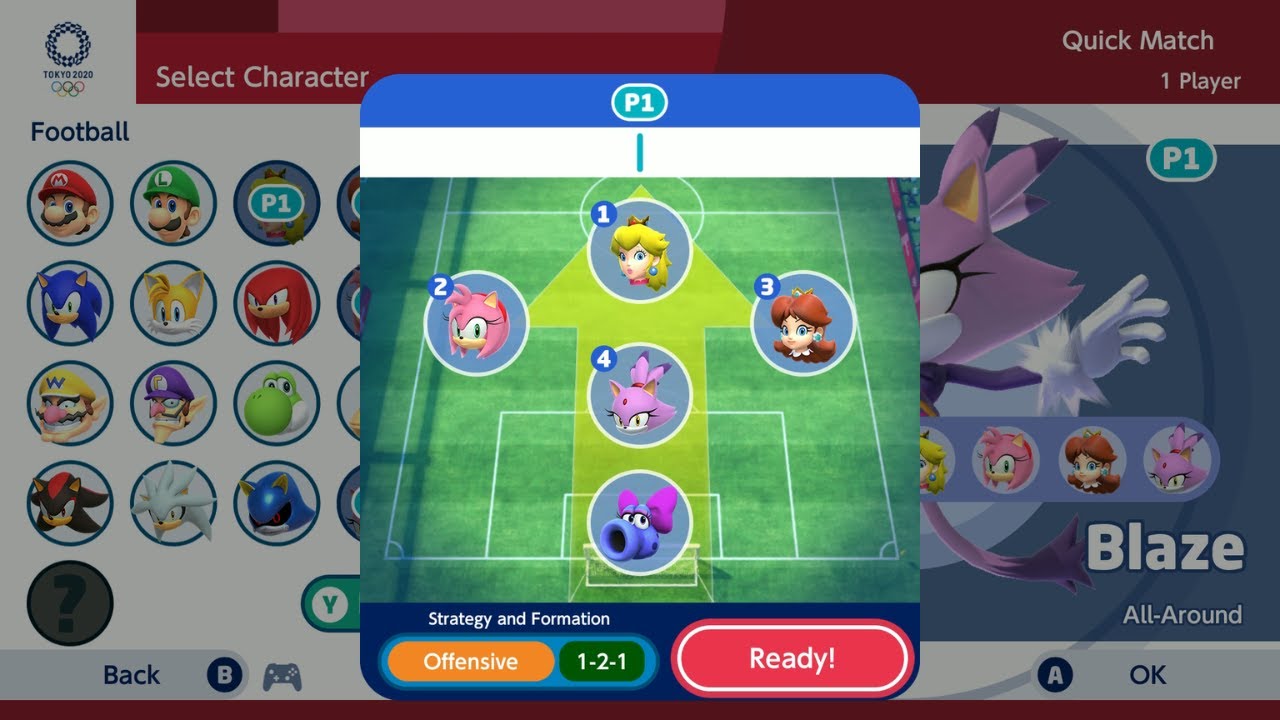Select Metal Sonic in the character grid
The image size is (1280, 720).
tap(276, 503)
